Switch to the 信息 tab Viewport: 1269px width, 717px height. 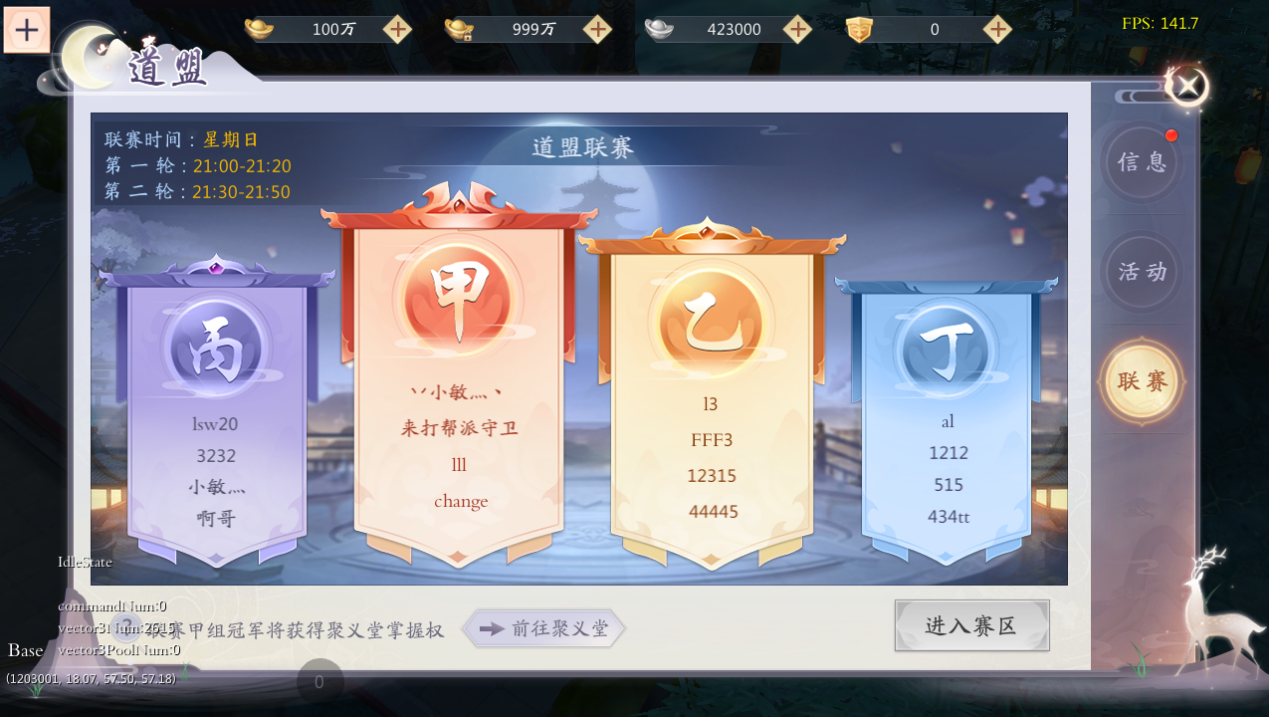click(1142, 162)
